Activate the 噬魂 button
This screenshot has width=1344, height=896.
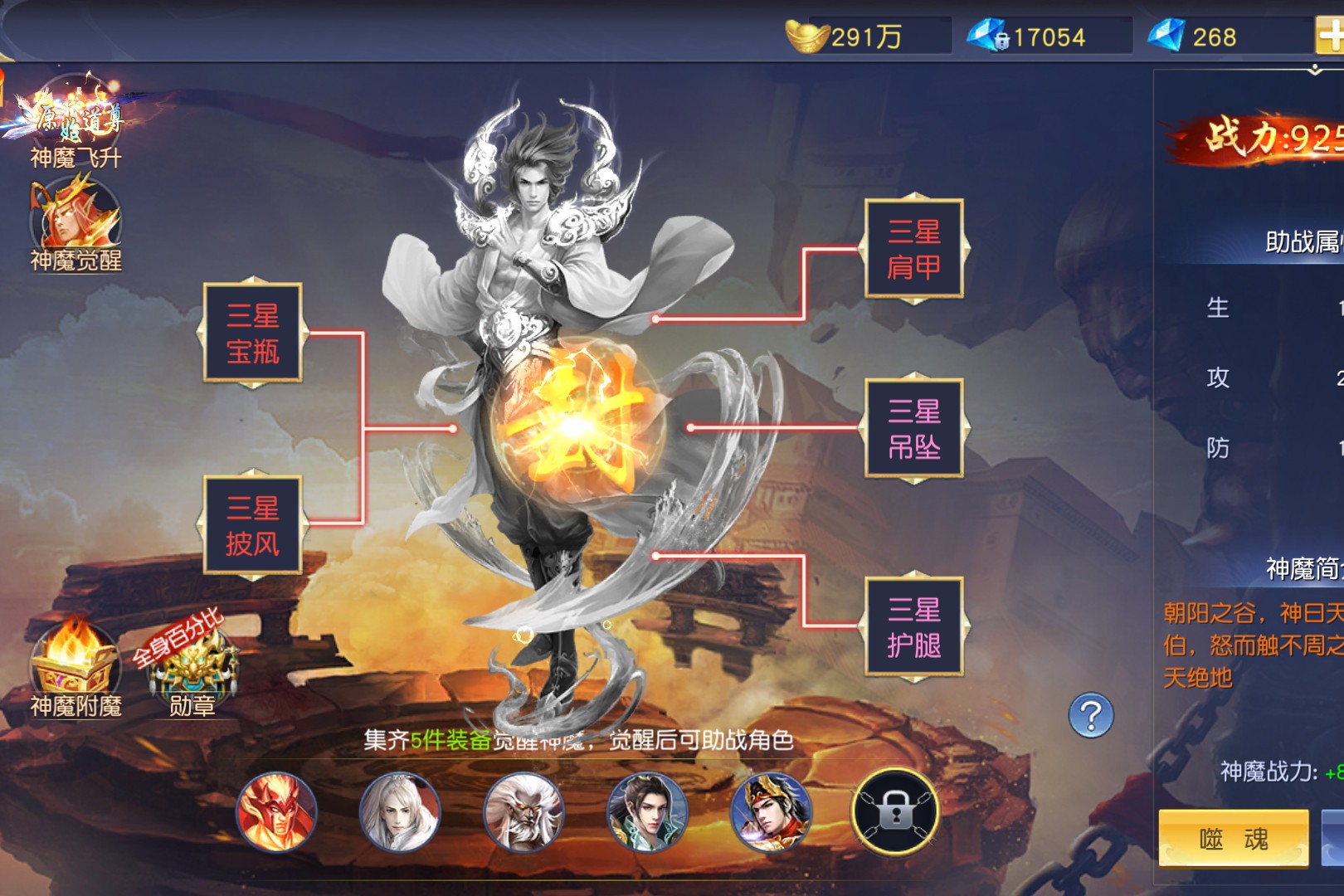click(1233, 839)
